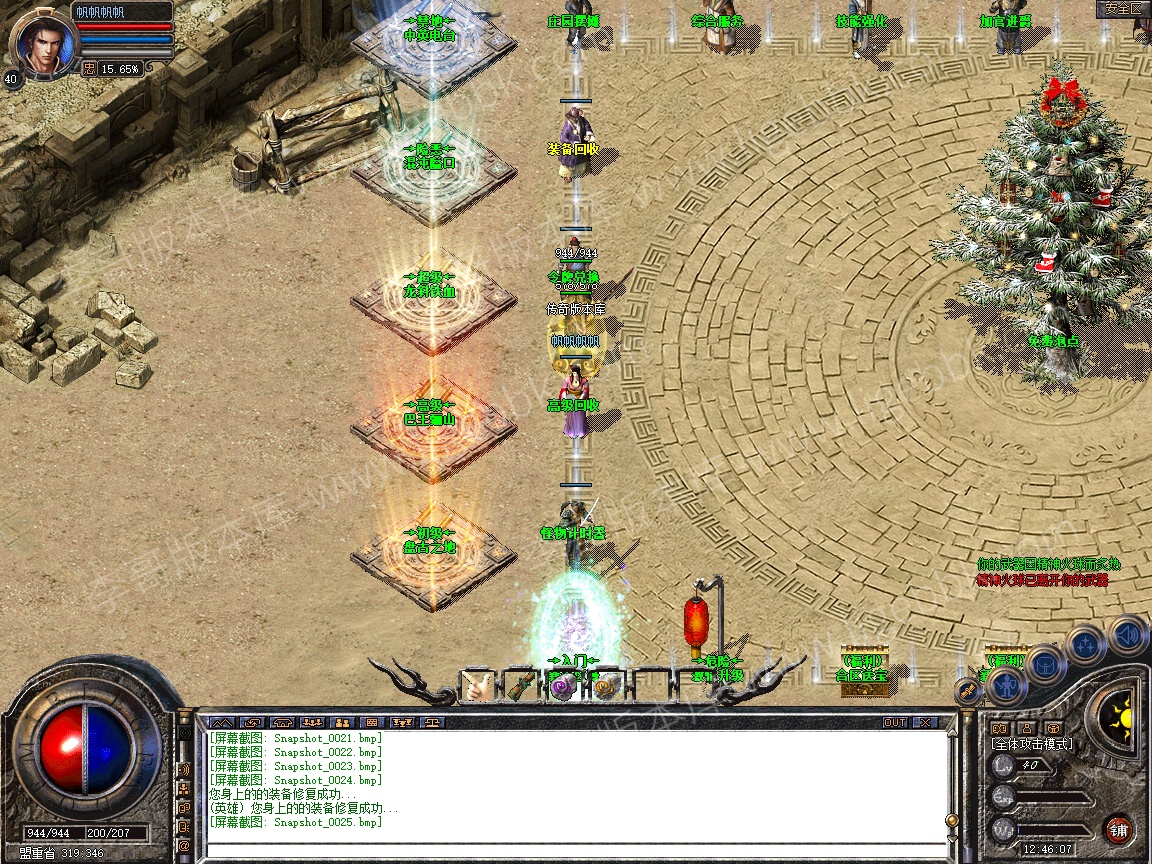Select the pointing hand hotbar slot
The height and width of the screenshot is (864, 1152).
[477, 686]
